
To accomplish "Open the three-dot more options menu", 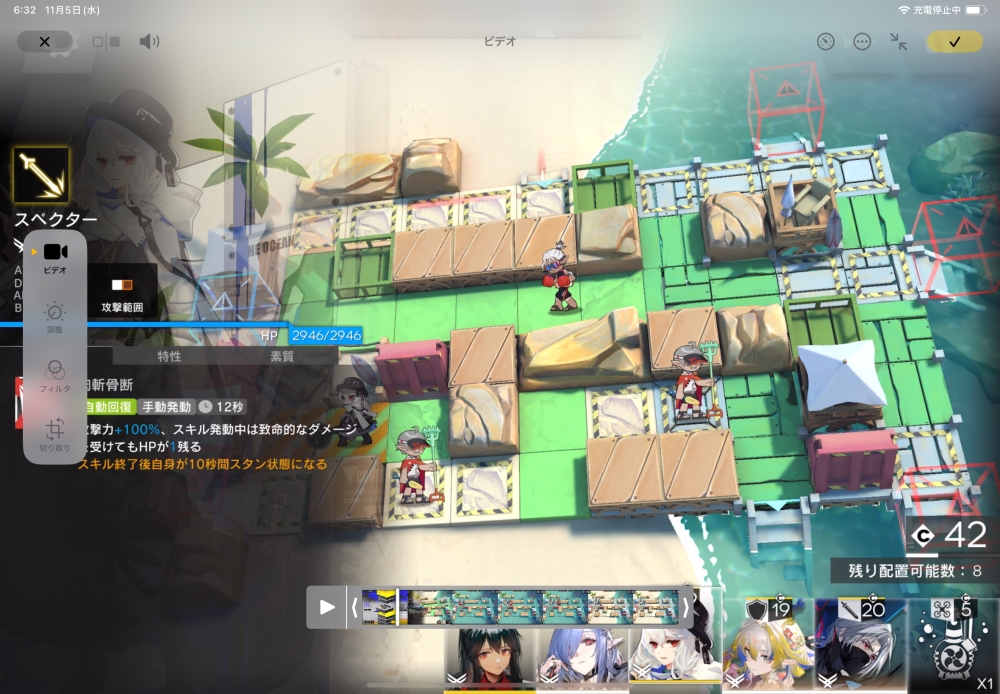I will tap(862, 41).
